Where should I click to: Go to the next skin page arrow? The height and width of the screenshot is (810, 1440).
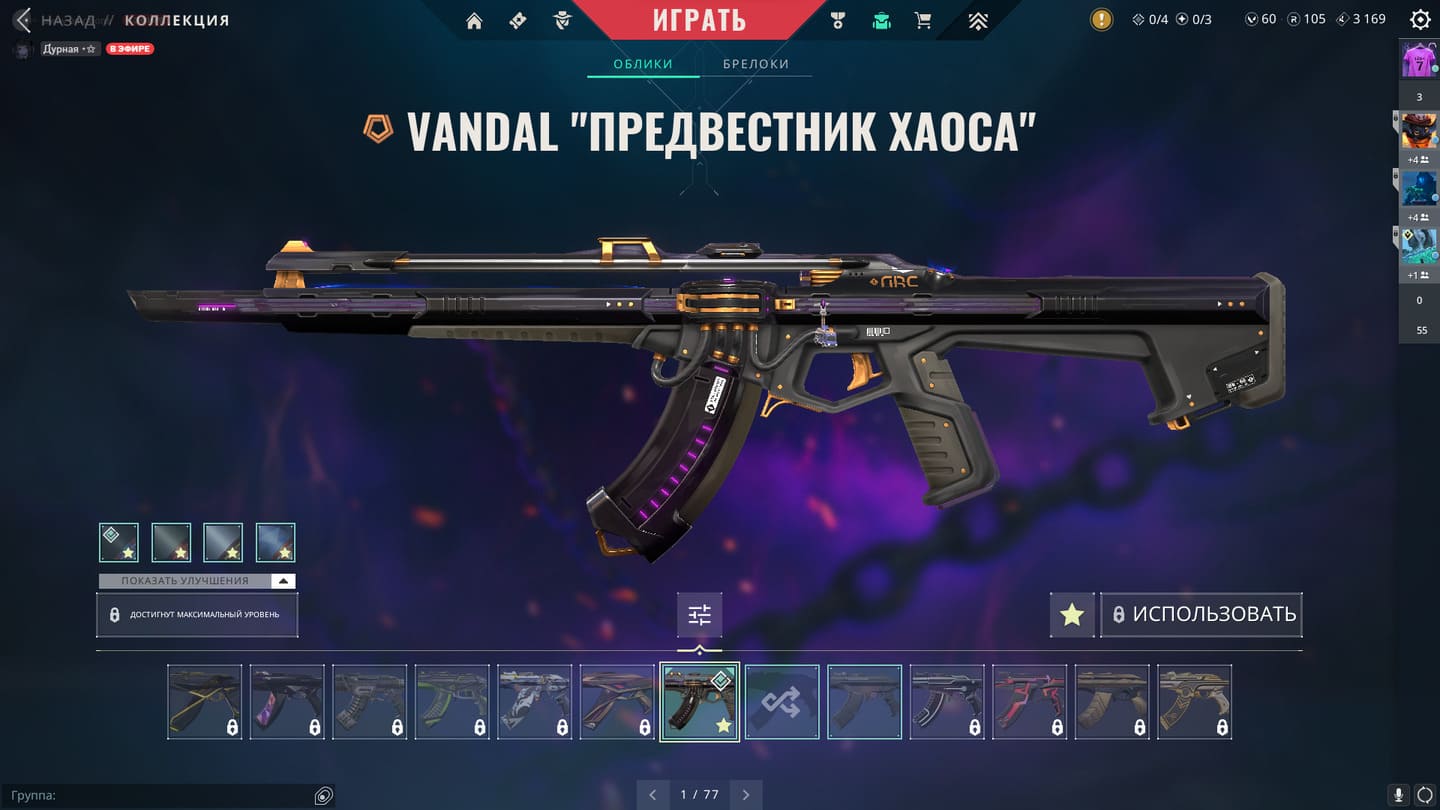coord(746,795)
